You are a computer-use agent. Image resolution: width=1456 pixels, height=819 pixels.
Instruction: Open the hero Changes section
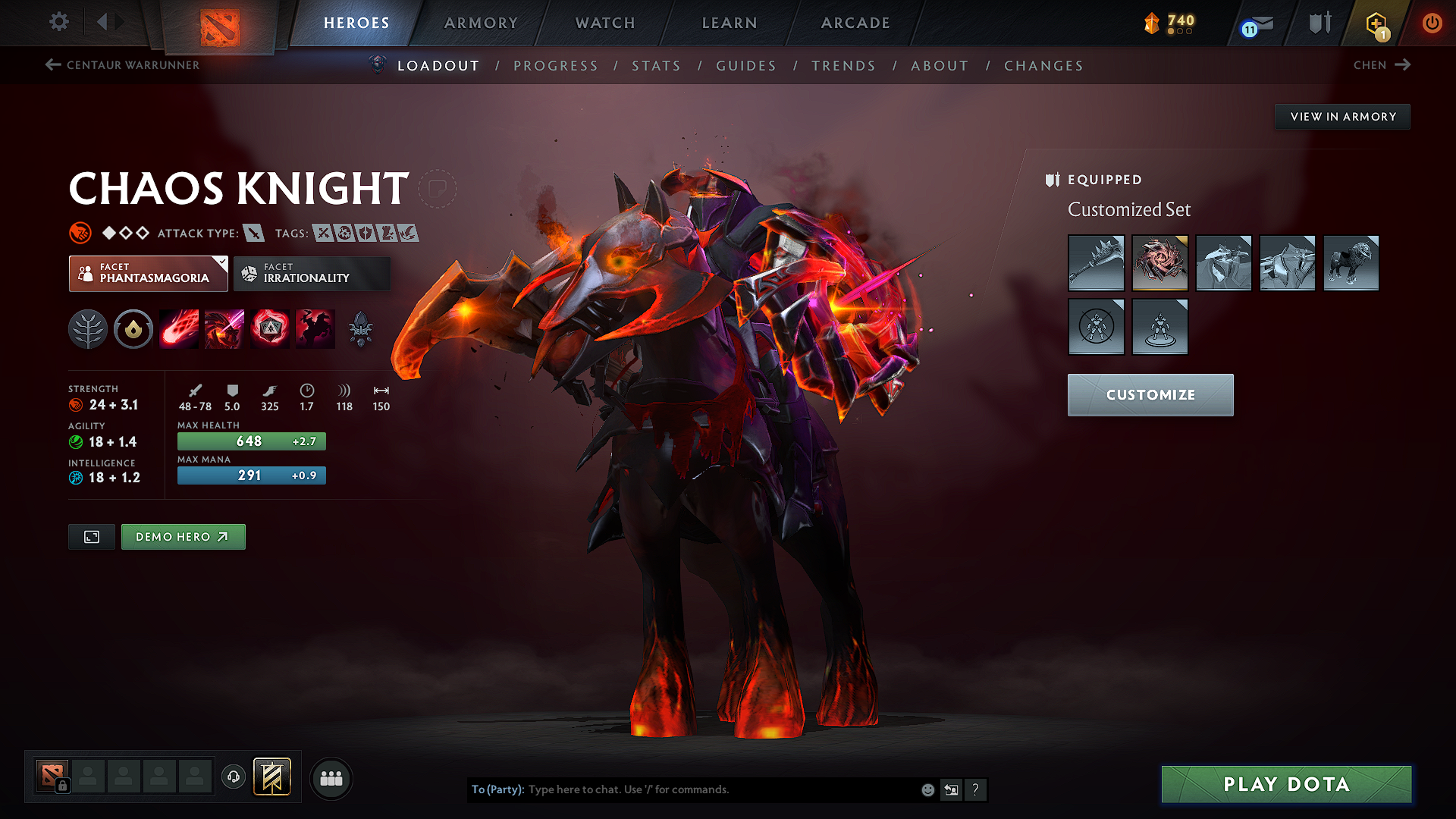tap(1043, 66)
